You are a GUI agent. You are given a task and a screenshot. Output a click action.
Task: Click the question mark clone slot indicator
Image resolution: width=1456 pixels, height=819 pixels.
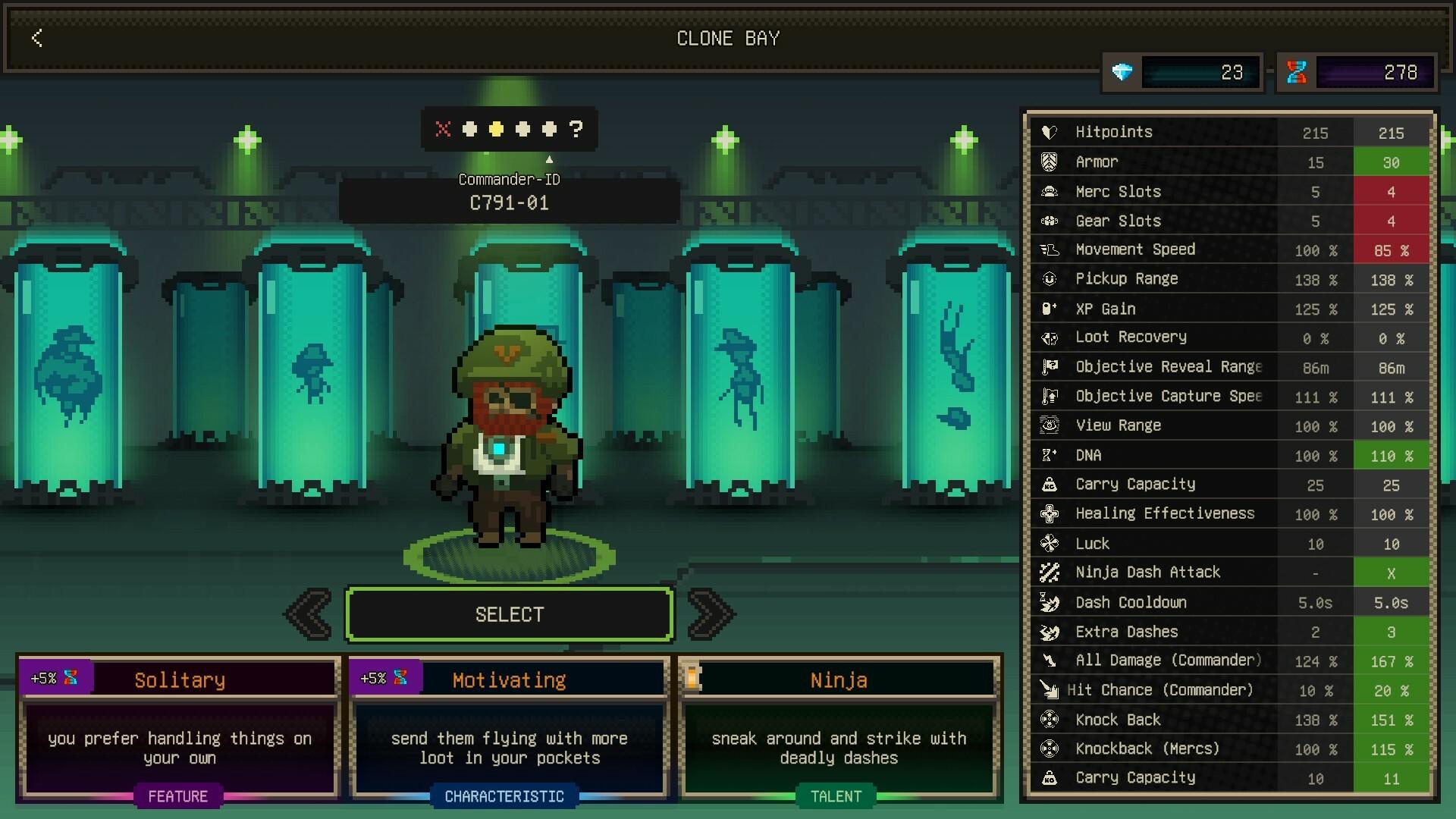coord(578,129)
